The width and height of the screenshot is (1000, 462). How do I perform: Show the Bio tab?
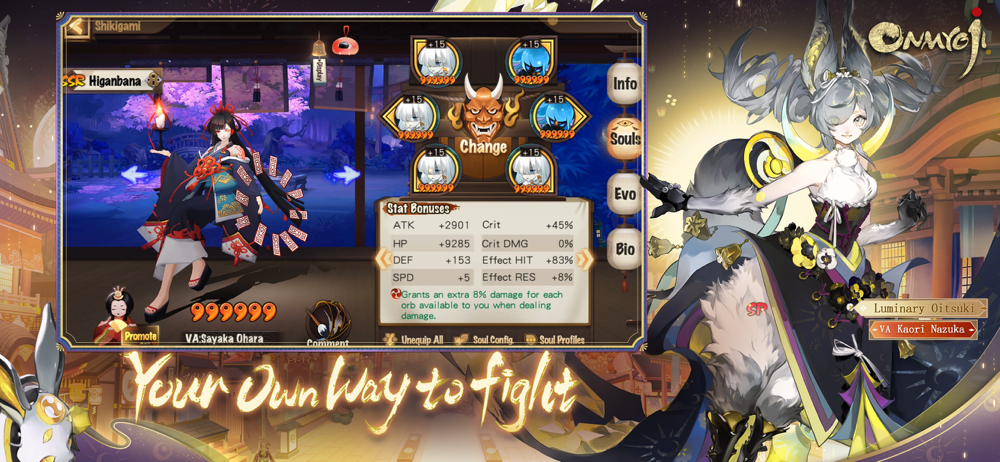point(625,249)
